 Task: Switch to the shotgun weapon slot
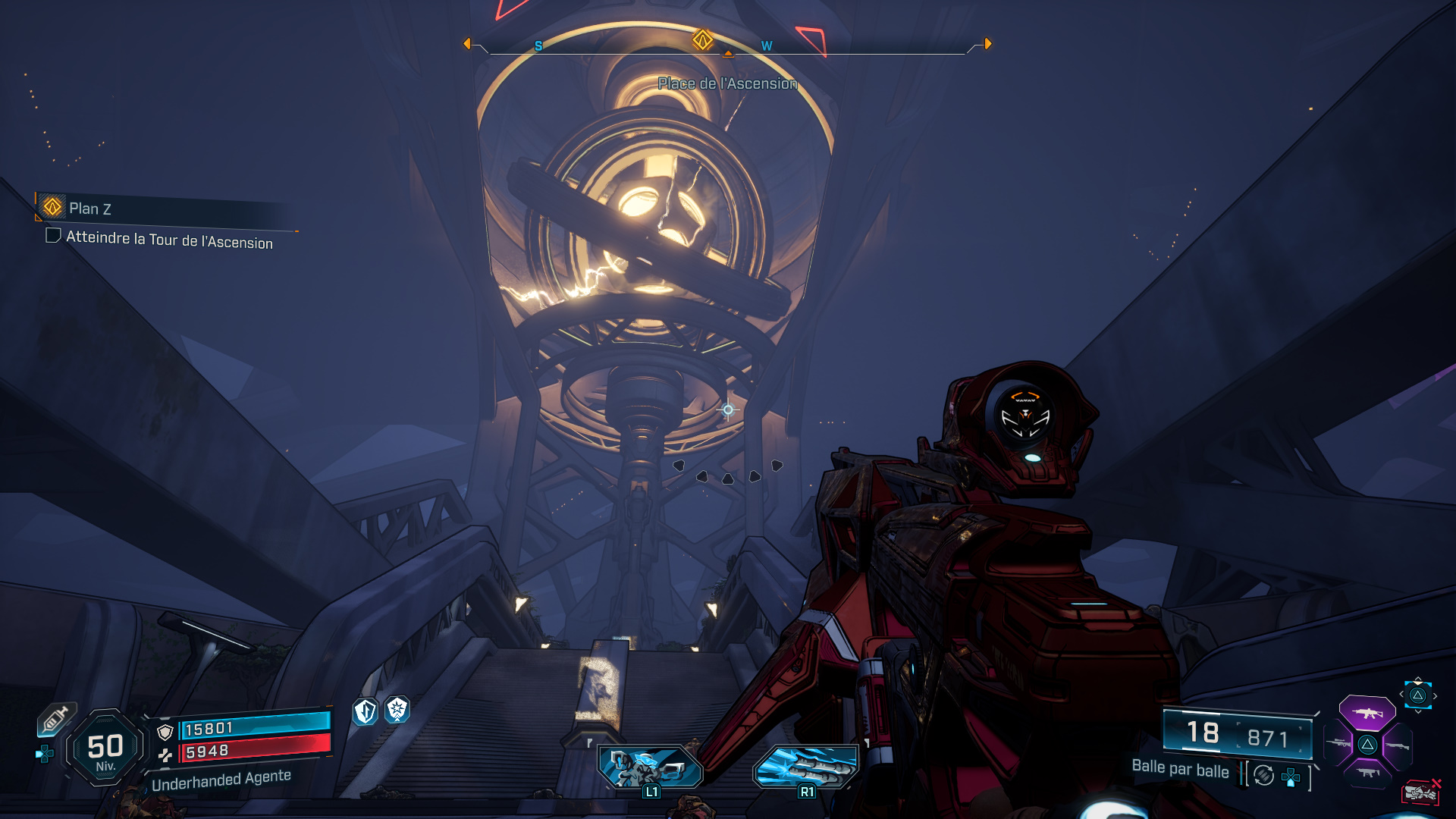pos(1397,746)
